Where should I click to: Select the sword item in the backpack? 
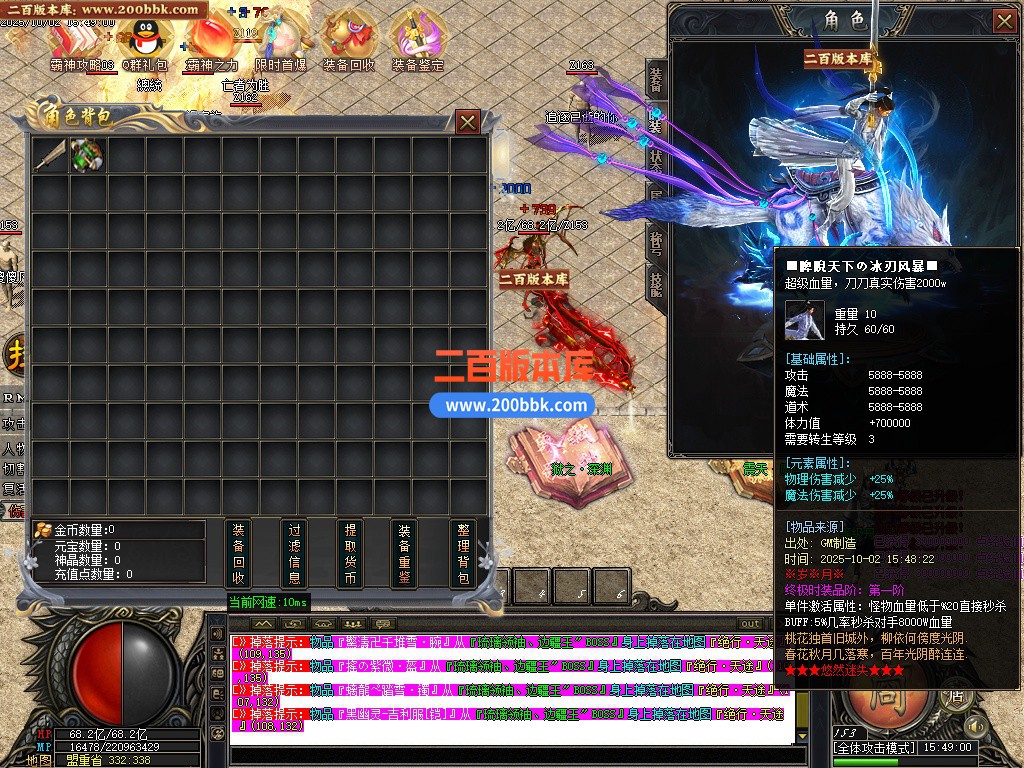(50, 155)
